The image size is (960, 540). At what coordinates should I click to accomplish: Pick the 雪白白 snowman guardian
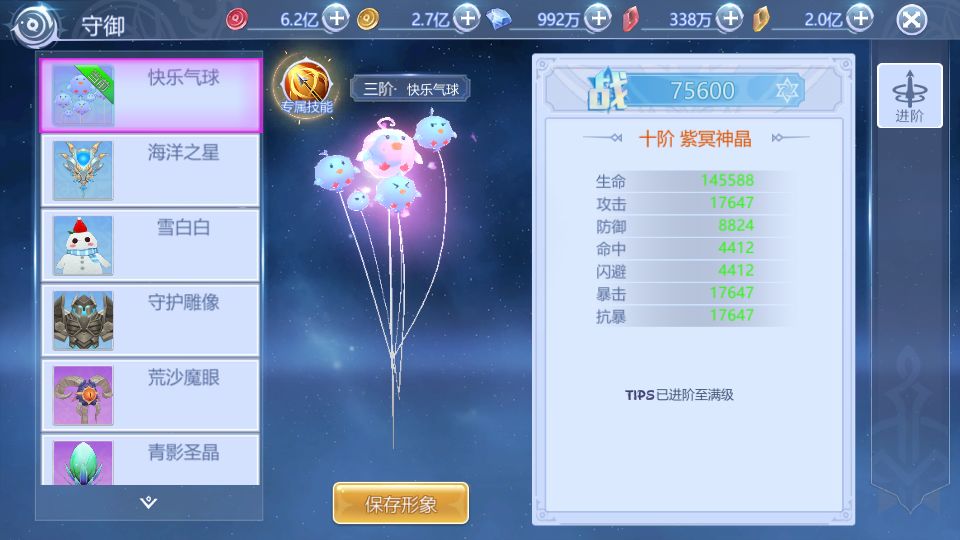150,246
